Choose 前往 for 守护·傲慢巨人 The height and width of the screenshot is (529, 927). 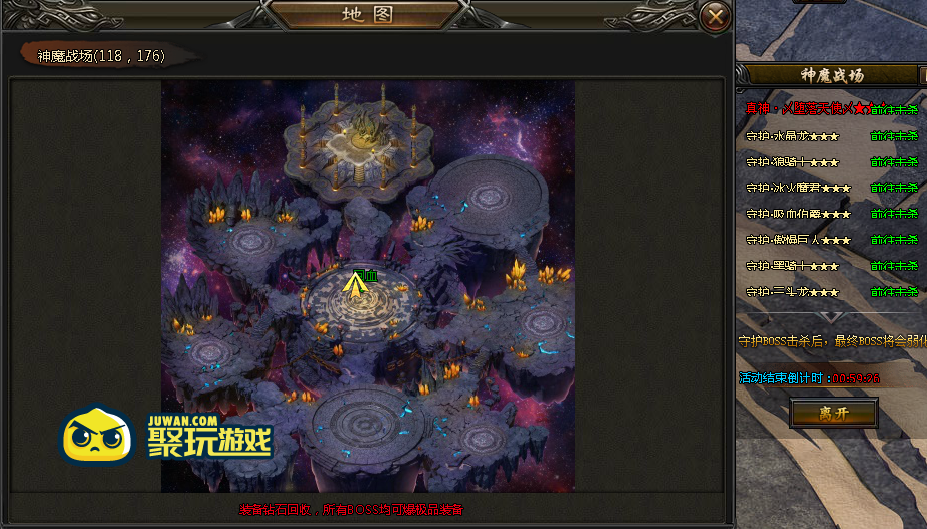coord(882,239)
